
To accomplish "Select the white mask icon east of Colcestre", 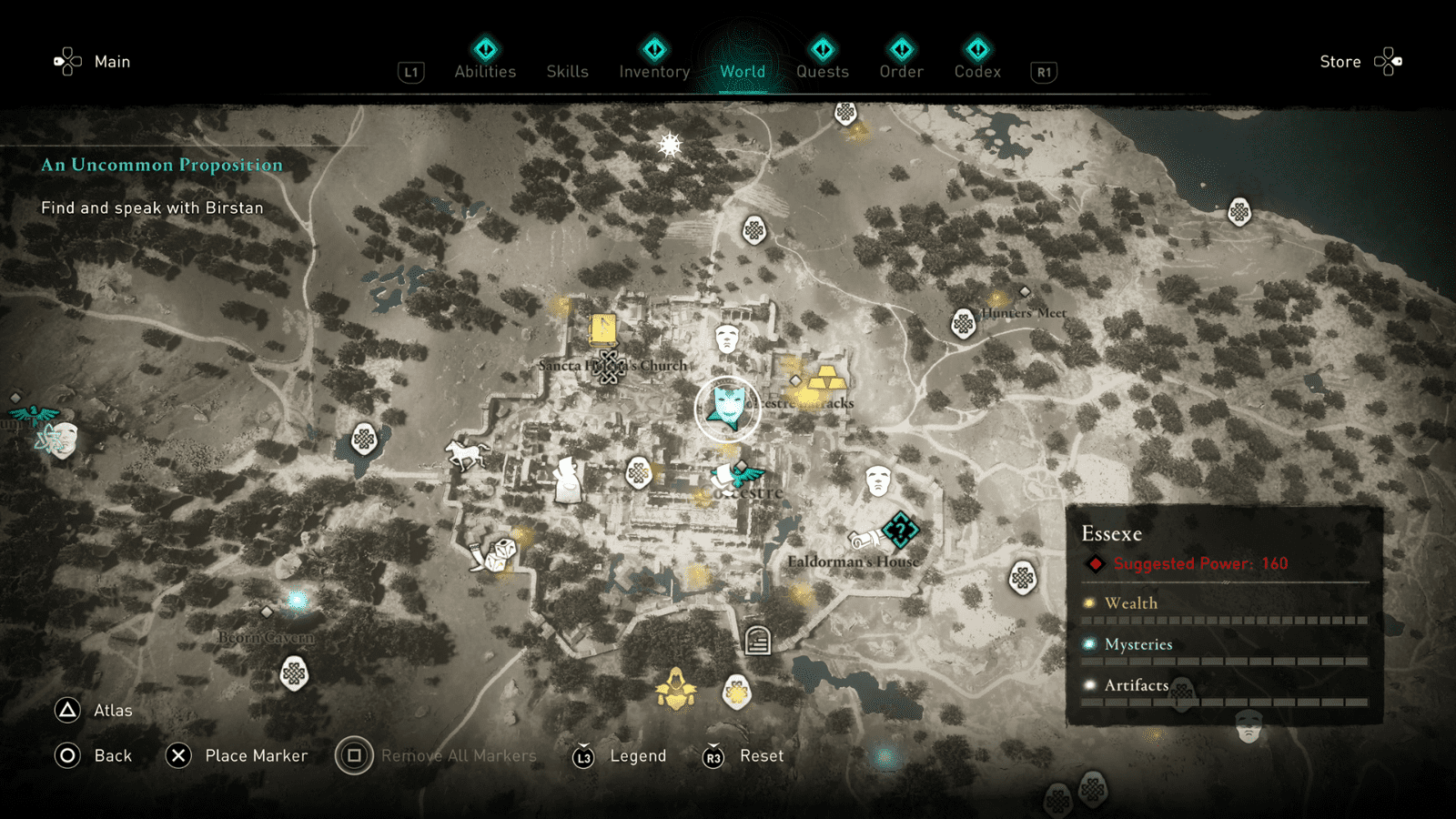I will [x=879, y=480].
